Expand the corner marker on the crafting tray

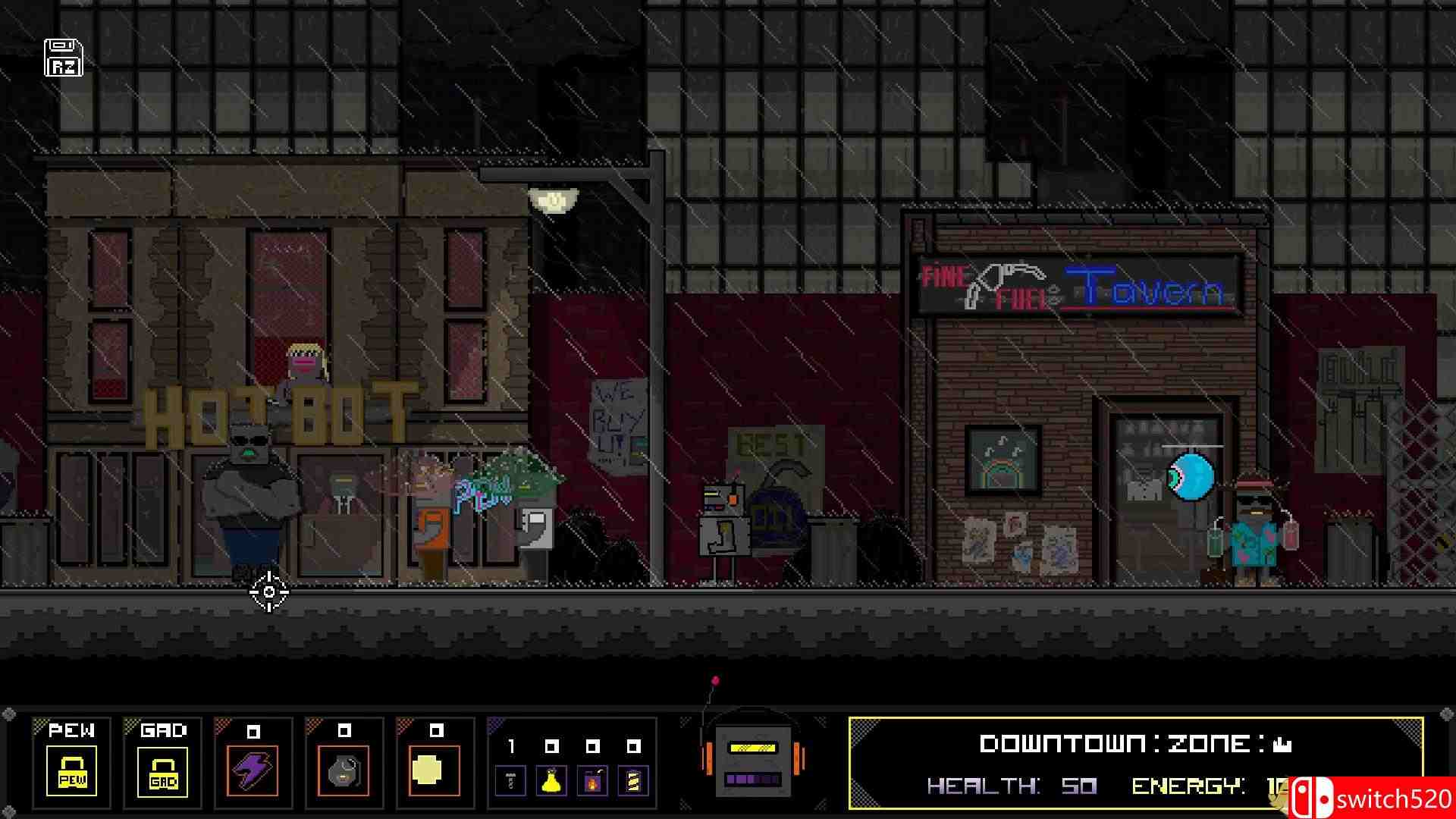coord(494,725)
